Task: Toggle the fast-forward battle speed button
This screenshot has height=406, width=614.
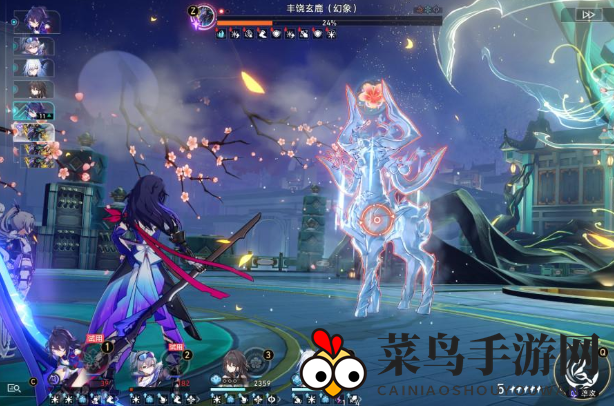Action: pos(583,15)
